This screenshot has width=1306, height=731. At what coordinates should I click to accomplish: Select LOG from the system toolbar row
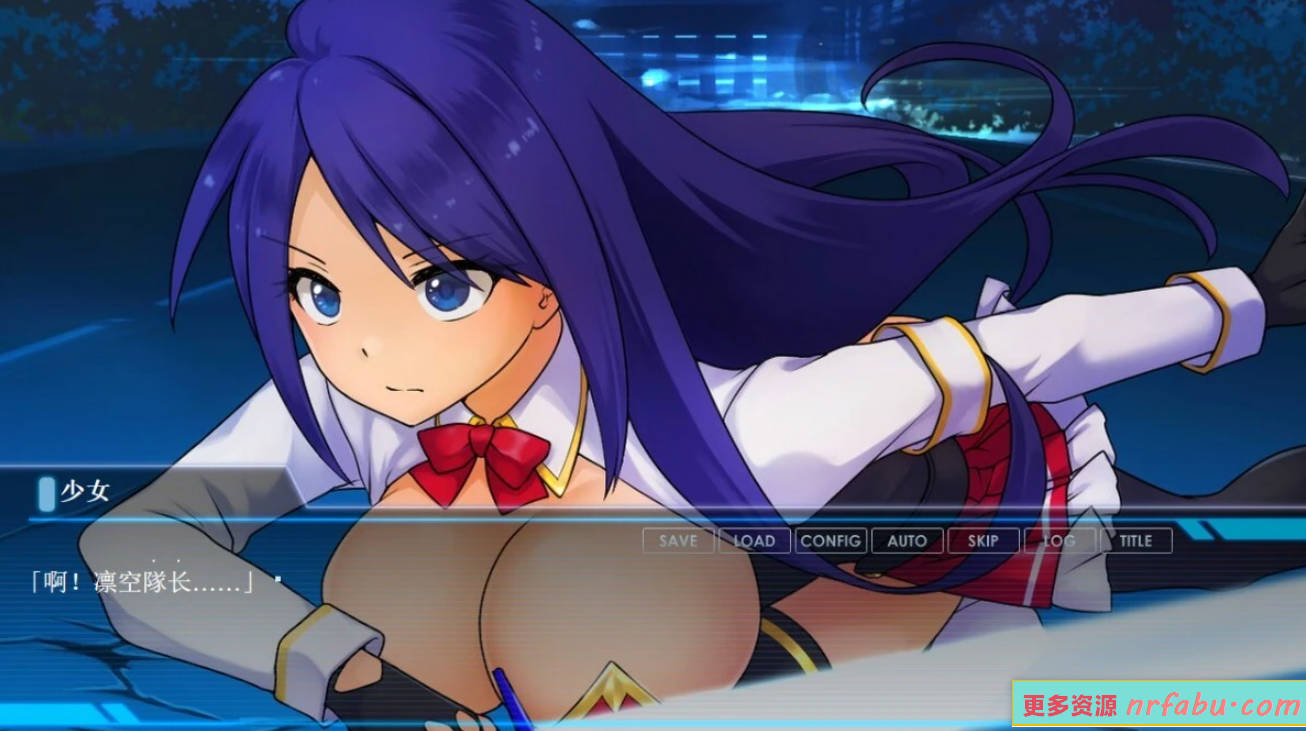coord(1059,541)
